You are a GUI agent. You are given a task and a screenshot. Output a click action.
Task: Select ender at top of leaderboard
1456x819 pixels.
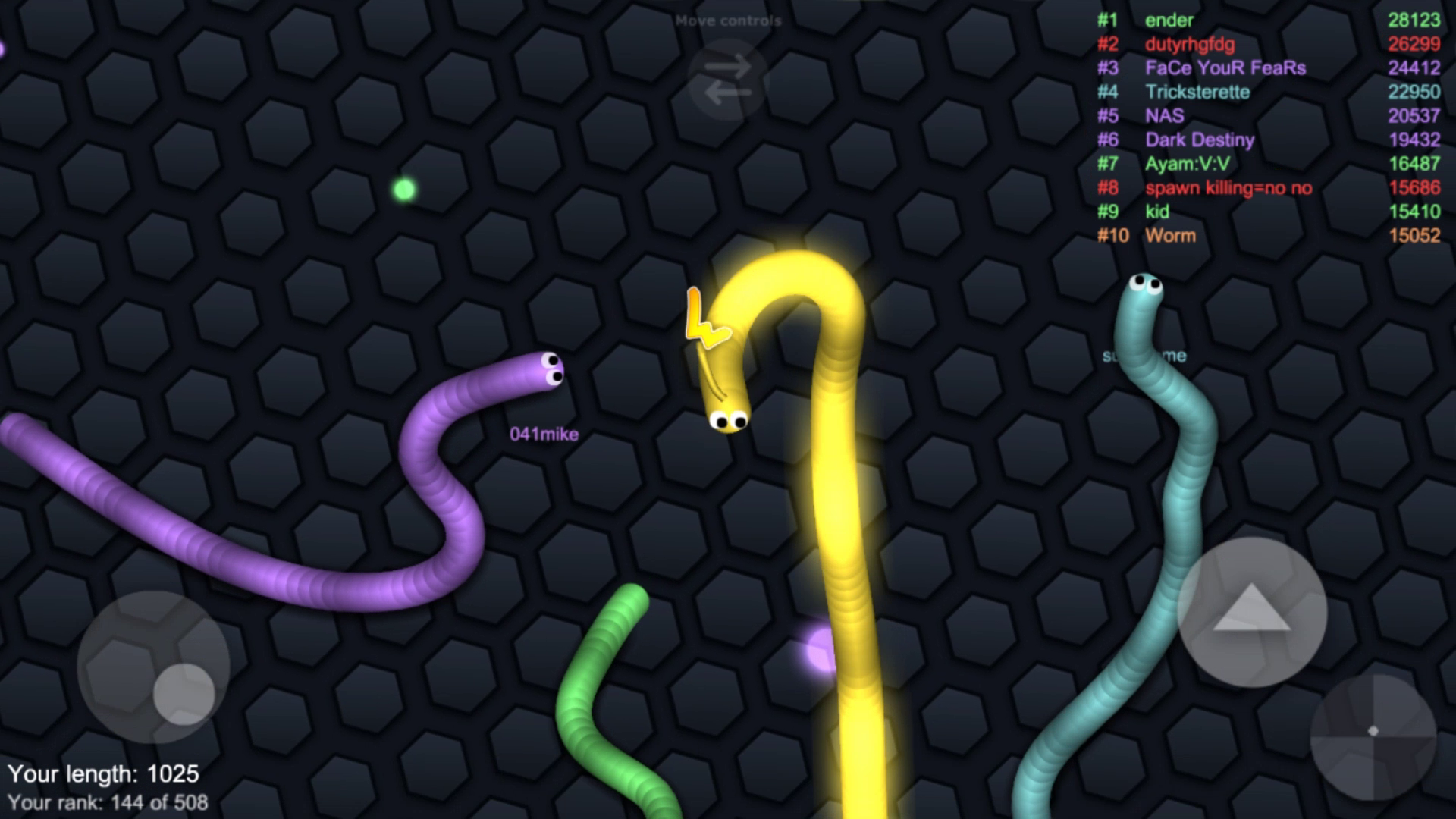(1169, 20)
